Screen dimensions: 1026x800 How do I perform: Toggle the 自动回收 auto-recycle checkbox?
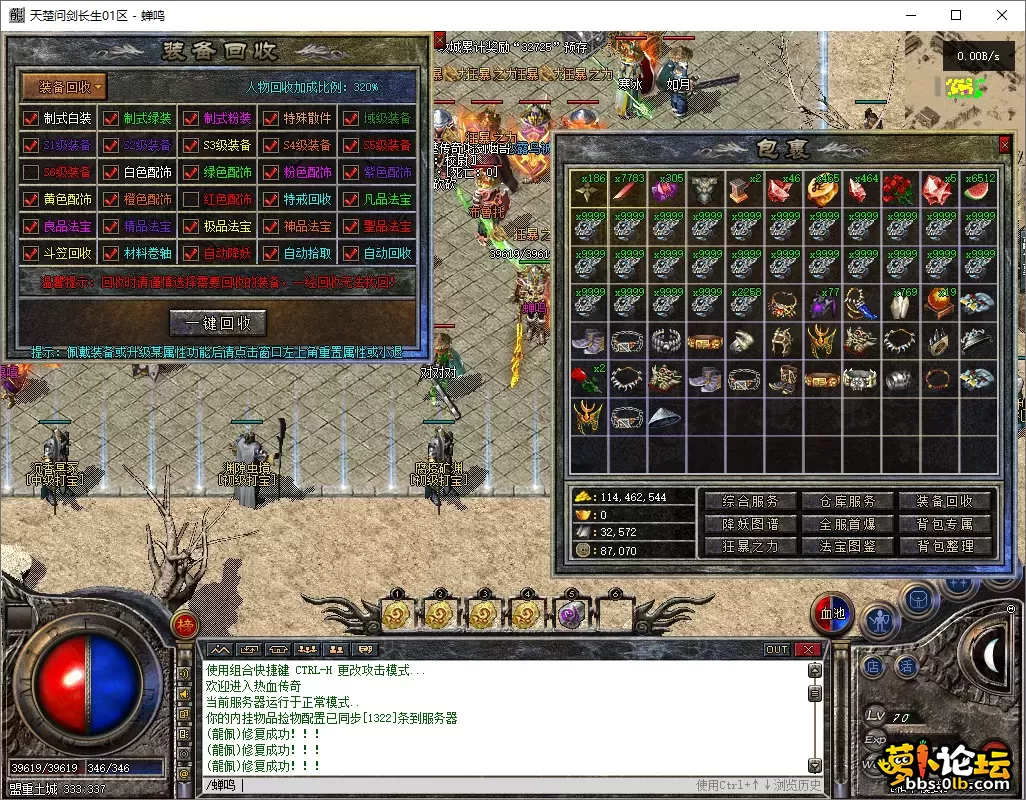click(351, 253)
